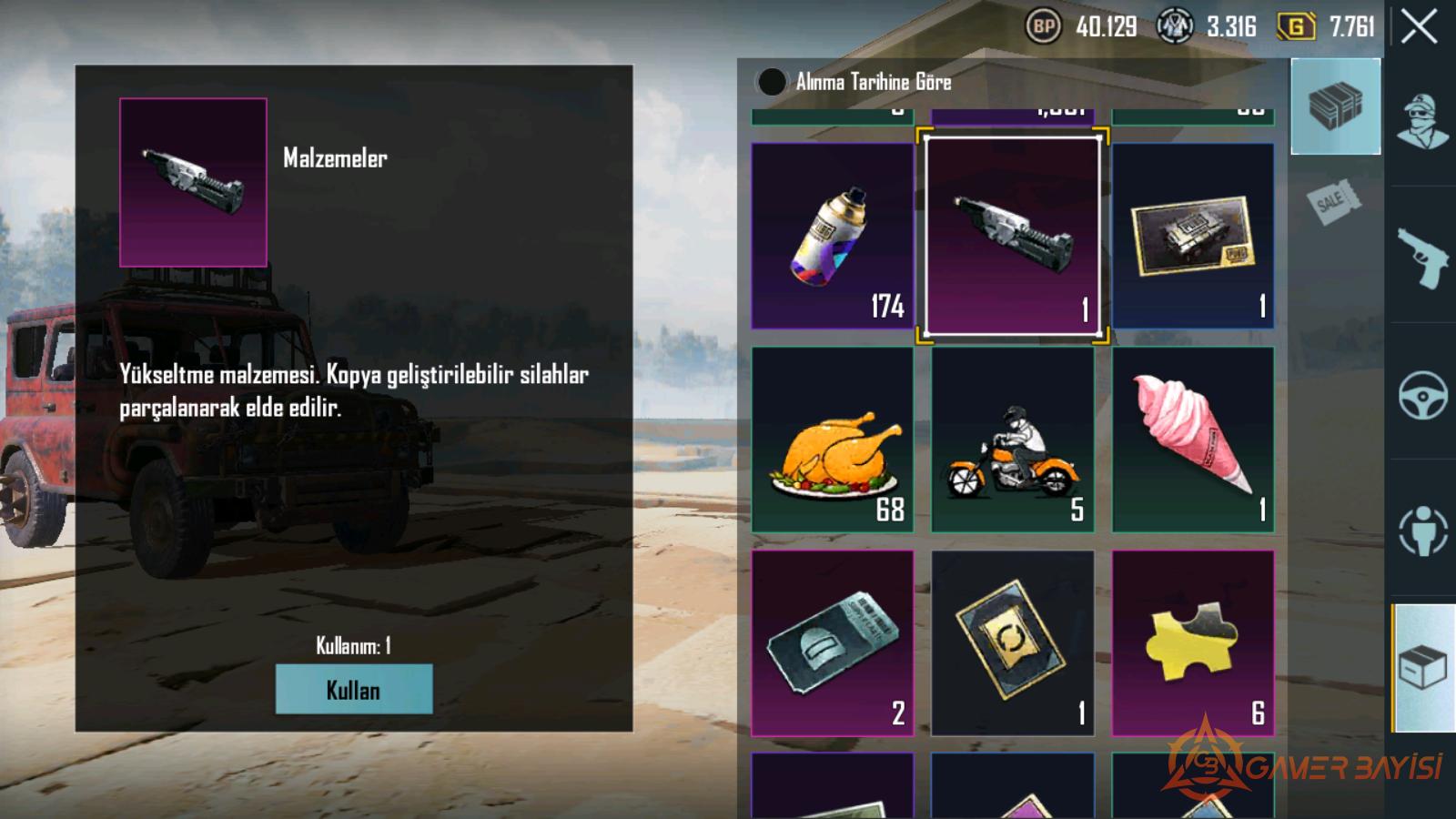Use the selected material with Kullan

click(x=354, y=689)
